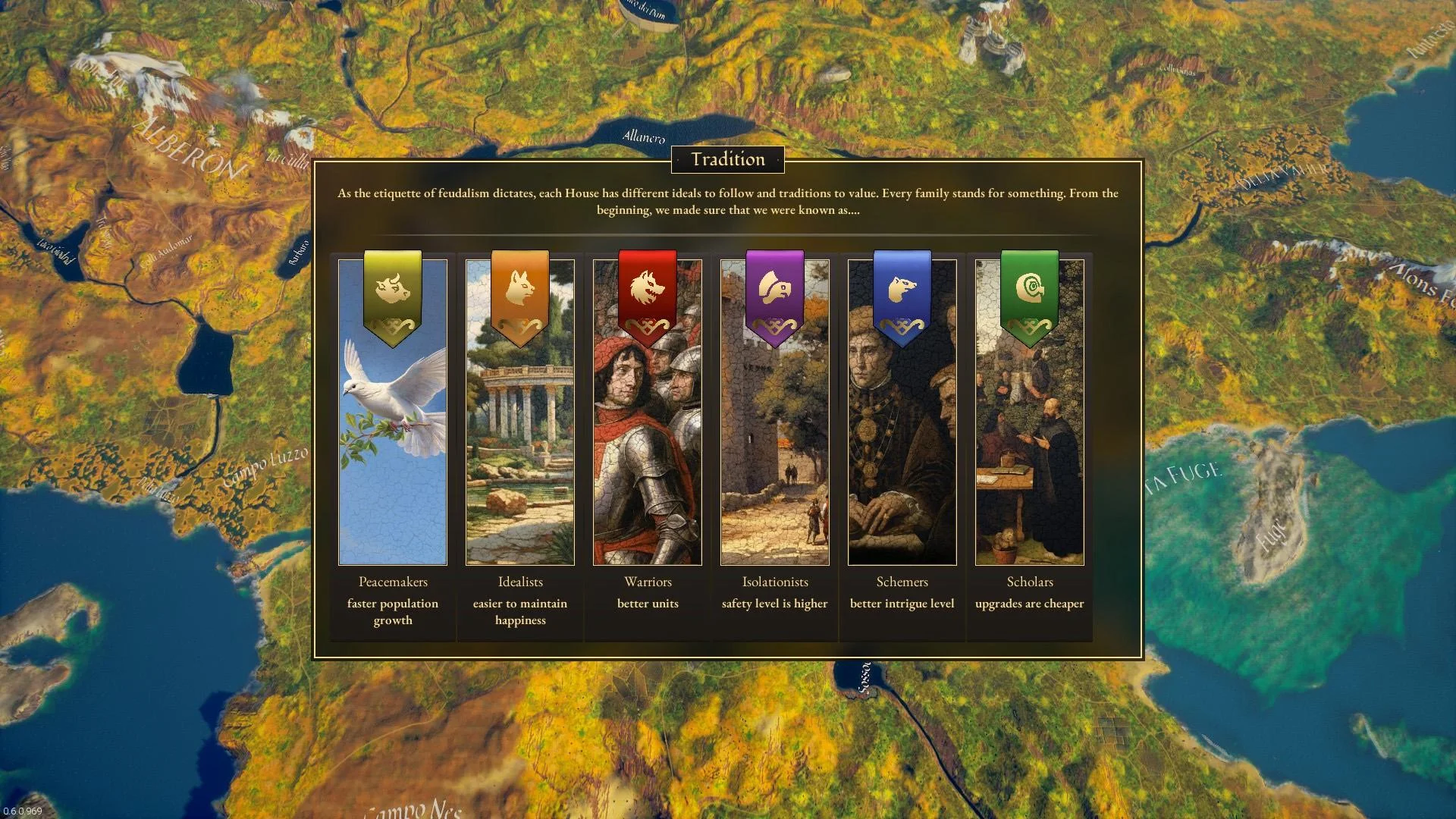The image size is (1456, 819).
Task: Select the Idealists card label
Action: [x=520, y=582]
